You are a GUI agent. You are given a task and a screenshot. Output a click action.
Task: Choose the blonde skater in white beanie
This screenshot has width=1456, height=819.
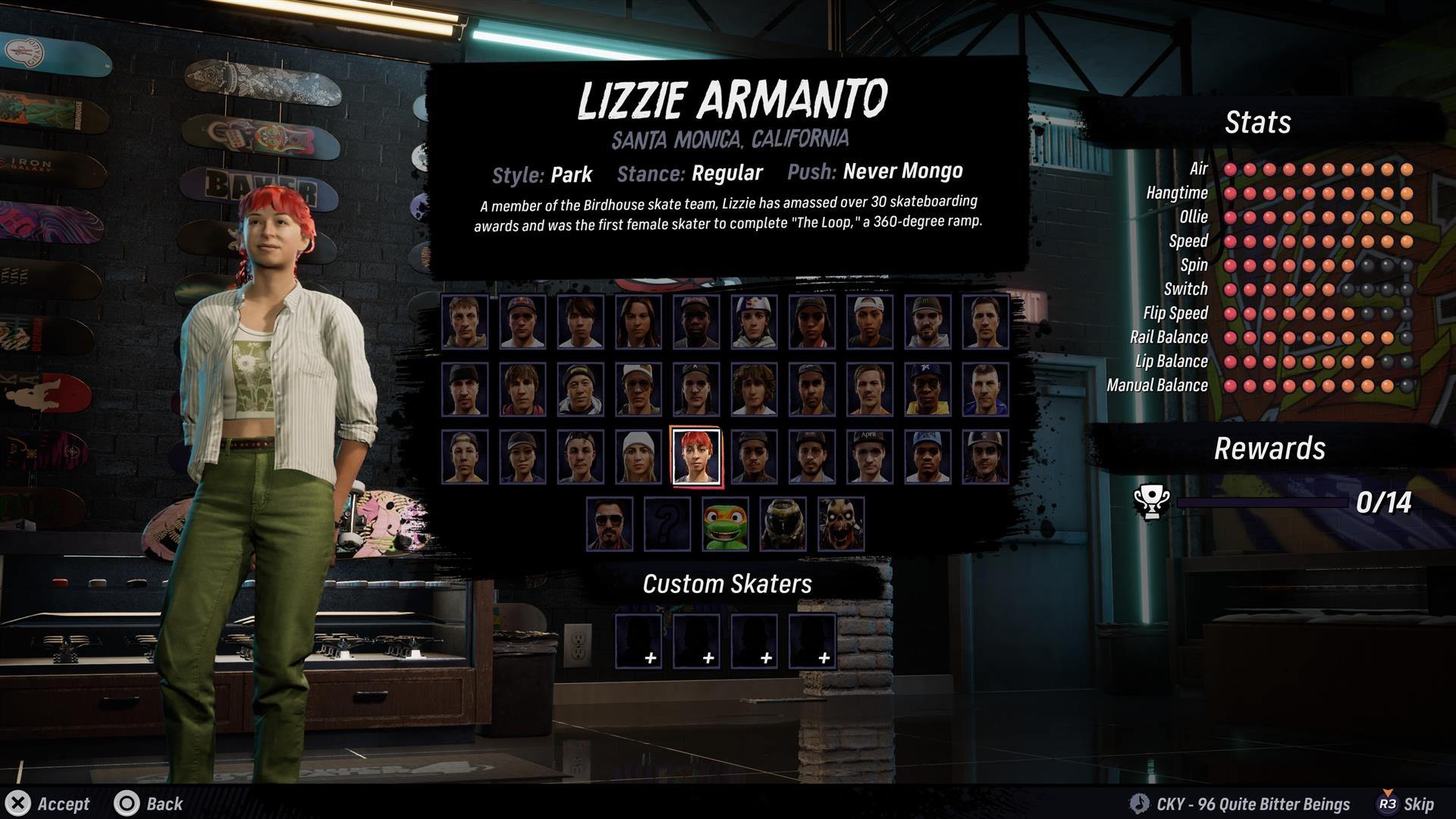coord(638,457)
